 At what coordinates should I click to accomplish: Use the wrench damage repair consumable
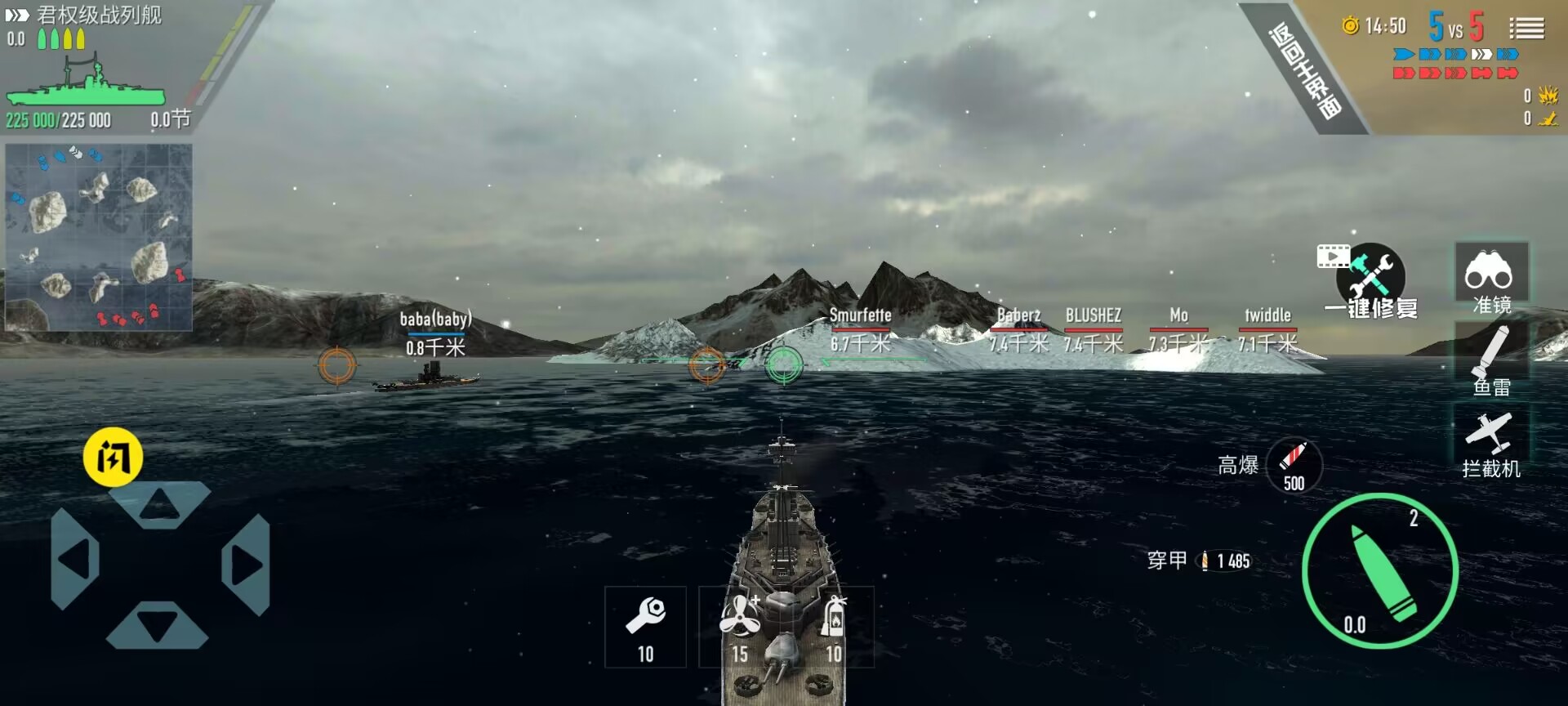point(645,626)
